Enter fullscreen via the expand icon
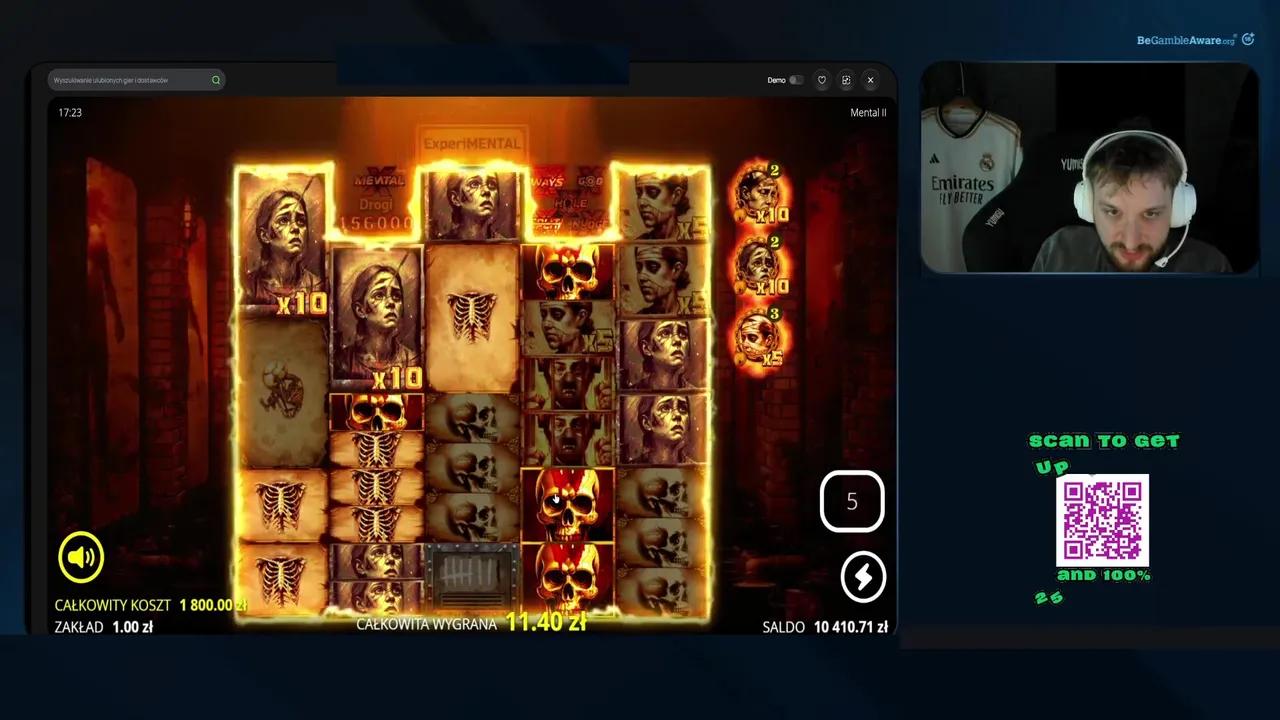1280x720 pixels. [x=846, y=80]
